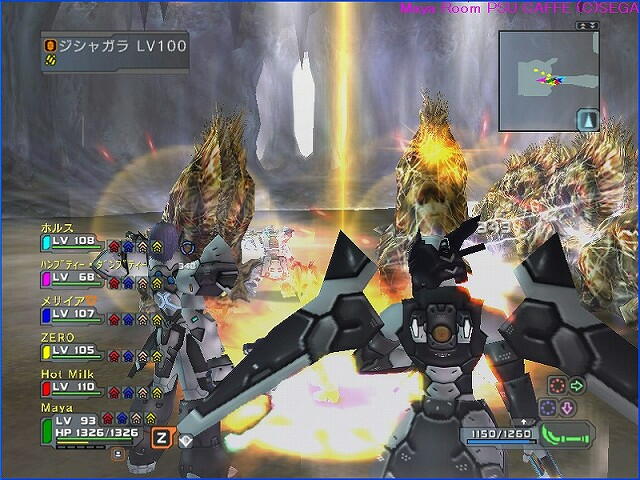The height and width of the screenshot is (480, 640).
Task: Activate the pink down-arrow palette icon
Action: pyautogui.click(x=565, y=407)
